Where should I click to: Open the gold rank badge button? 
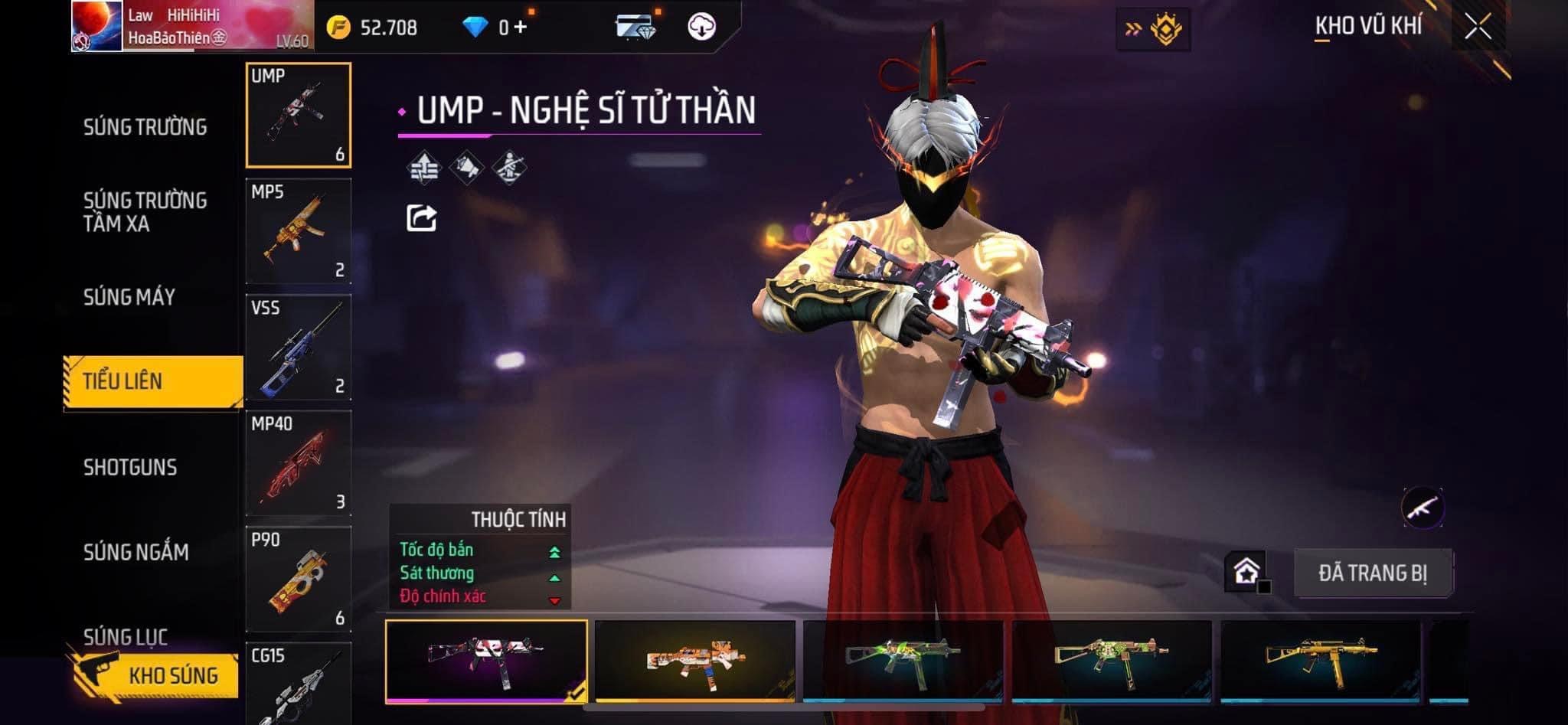click(1154, 29)
